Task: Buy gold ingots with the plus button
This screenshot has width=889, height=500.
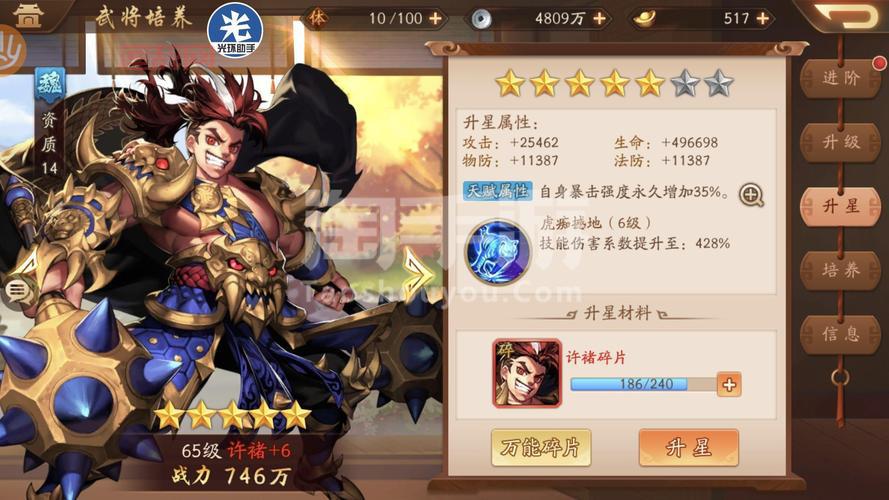Action: [x=768, y=18]
